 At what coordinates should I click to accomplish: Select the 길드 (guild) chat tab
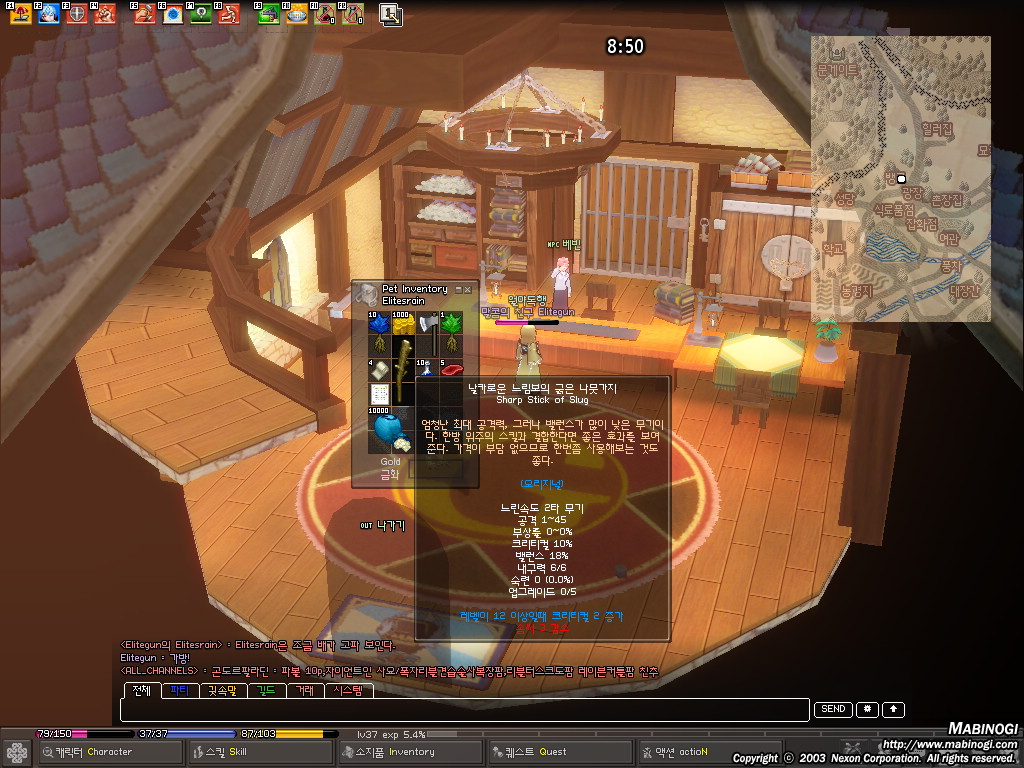pyautogui.click(x=266, y=690)
